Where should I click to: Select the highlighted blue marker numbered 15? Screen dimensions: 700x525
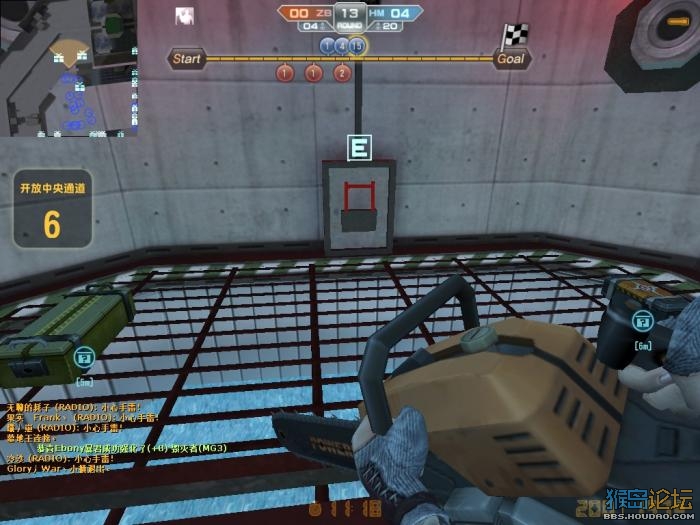tap(358, 45)
